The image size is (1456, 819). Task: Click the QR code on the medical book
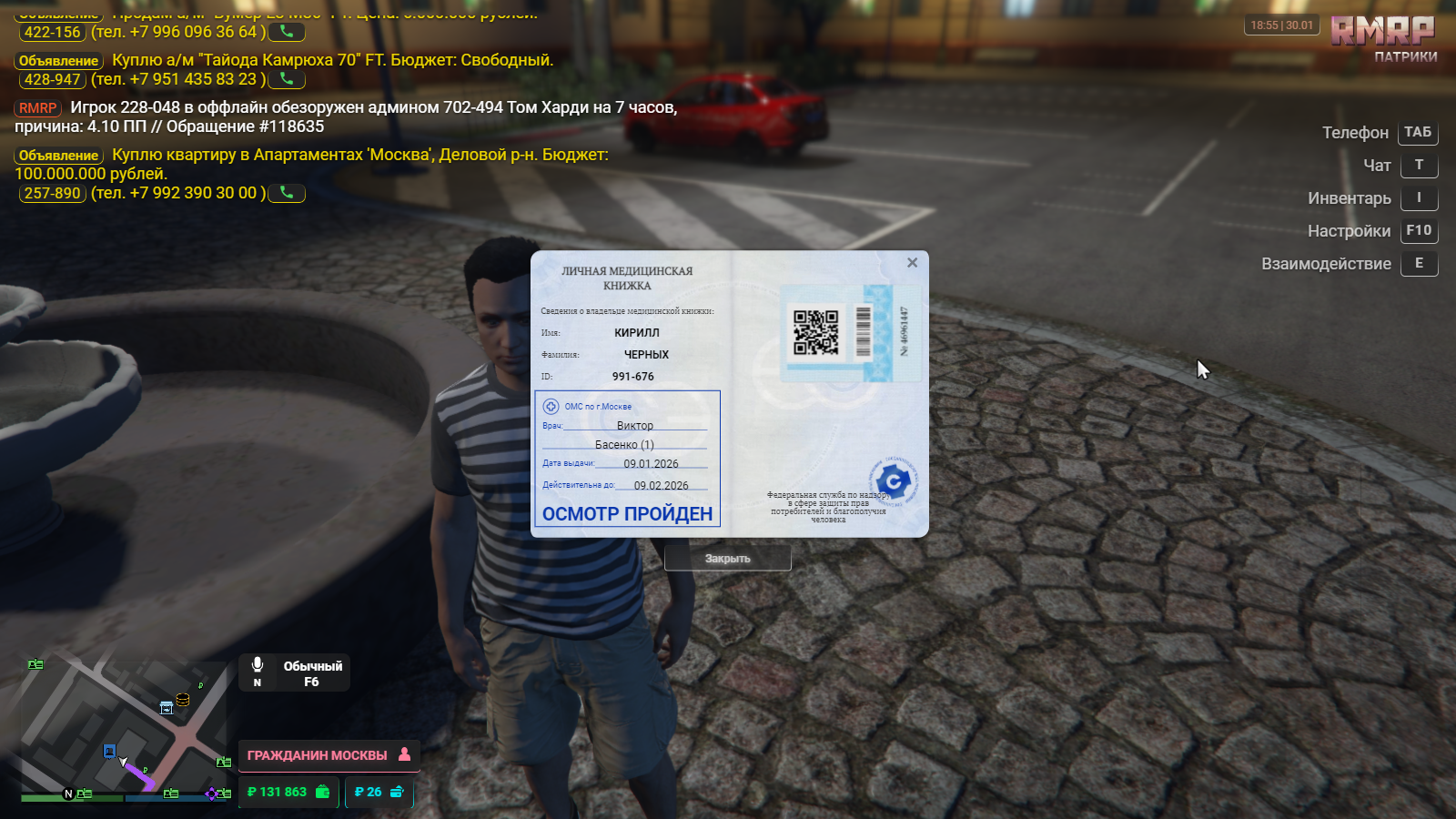pyautogui.click(x=815, y=332)
